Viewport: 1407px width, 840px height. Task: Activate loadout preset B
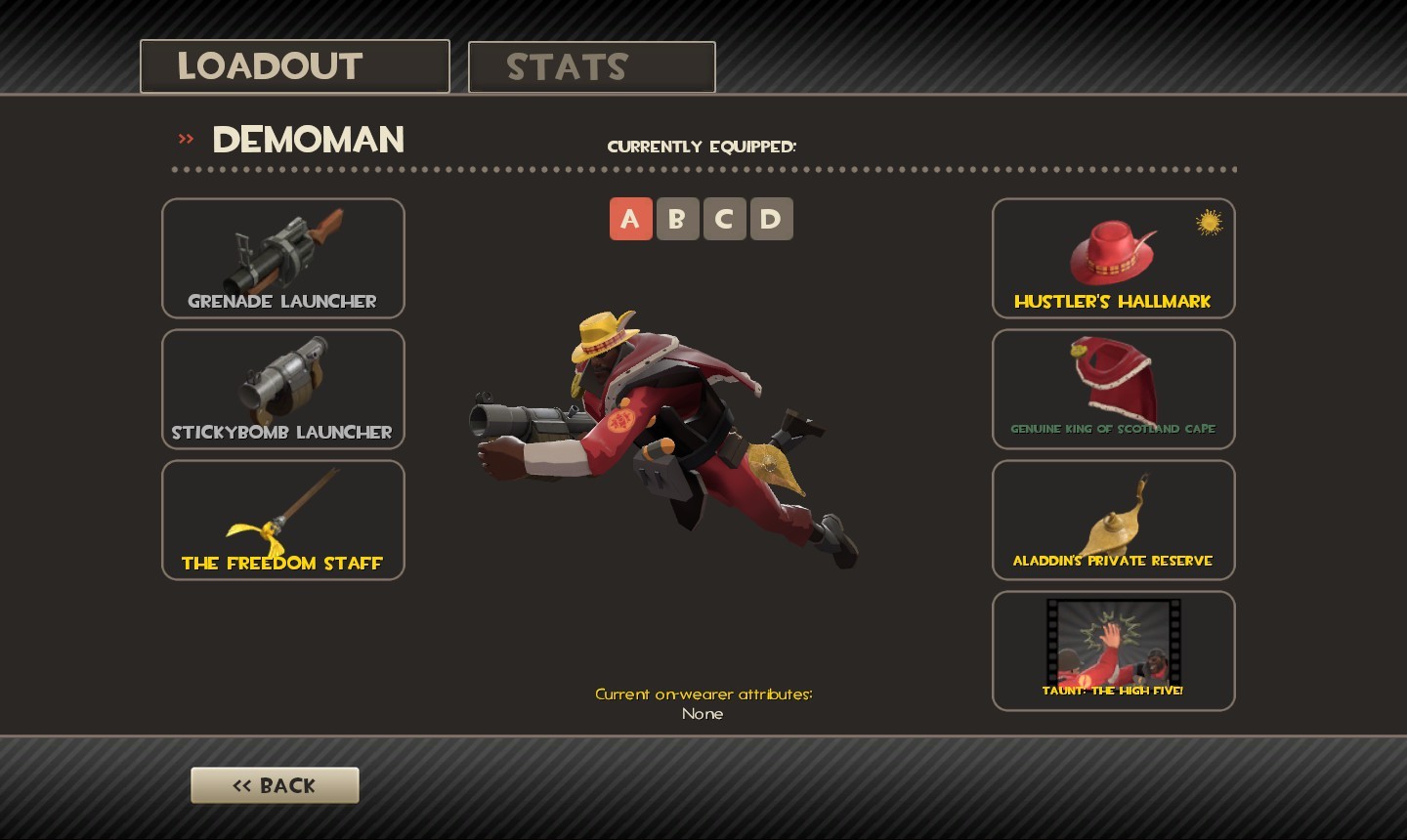coord(677,219)
